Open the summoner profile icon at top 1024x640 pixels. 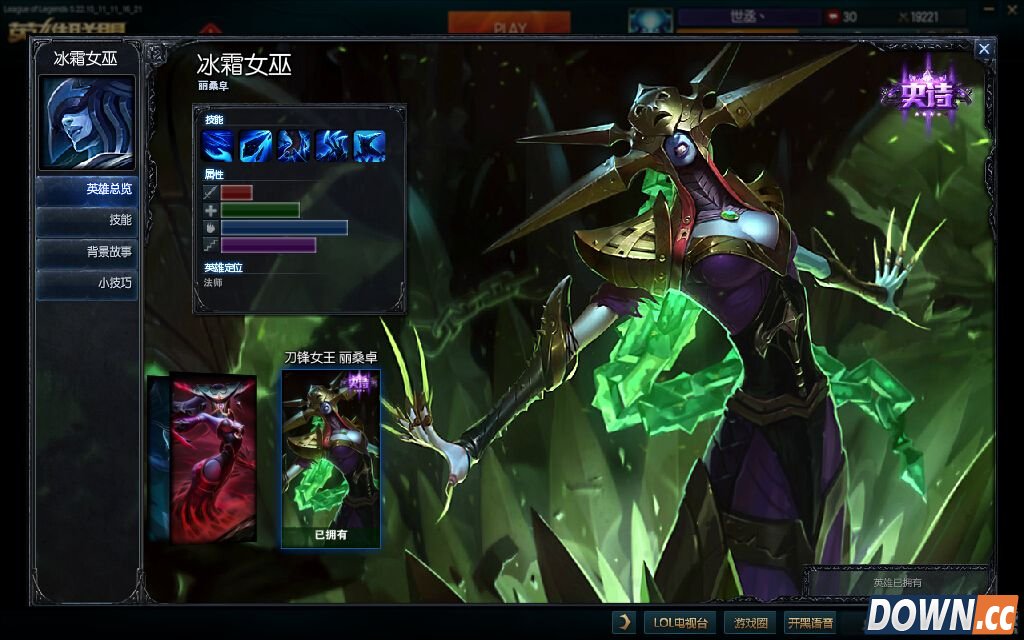650,20
